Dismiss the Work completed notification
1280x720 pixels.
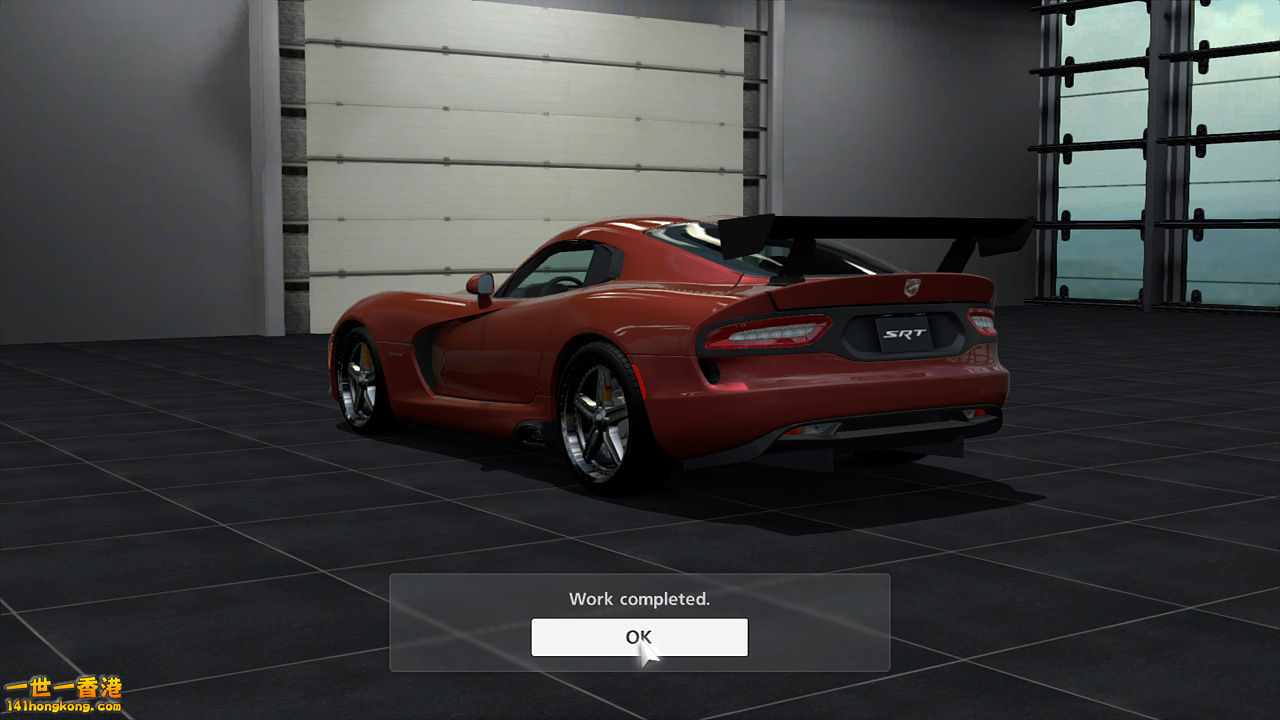point(639,637)
